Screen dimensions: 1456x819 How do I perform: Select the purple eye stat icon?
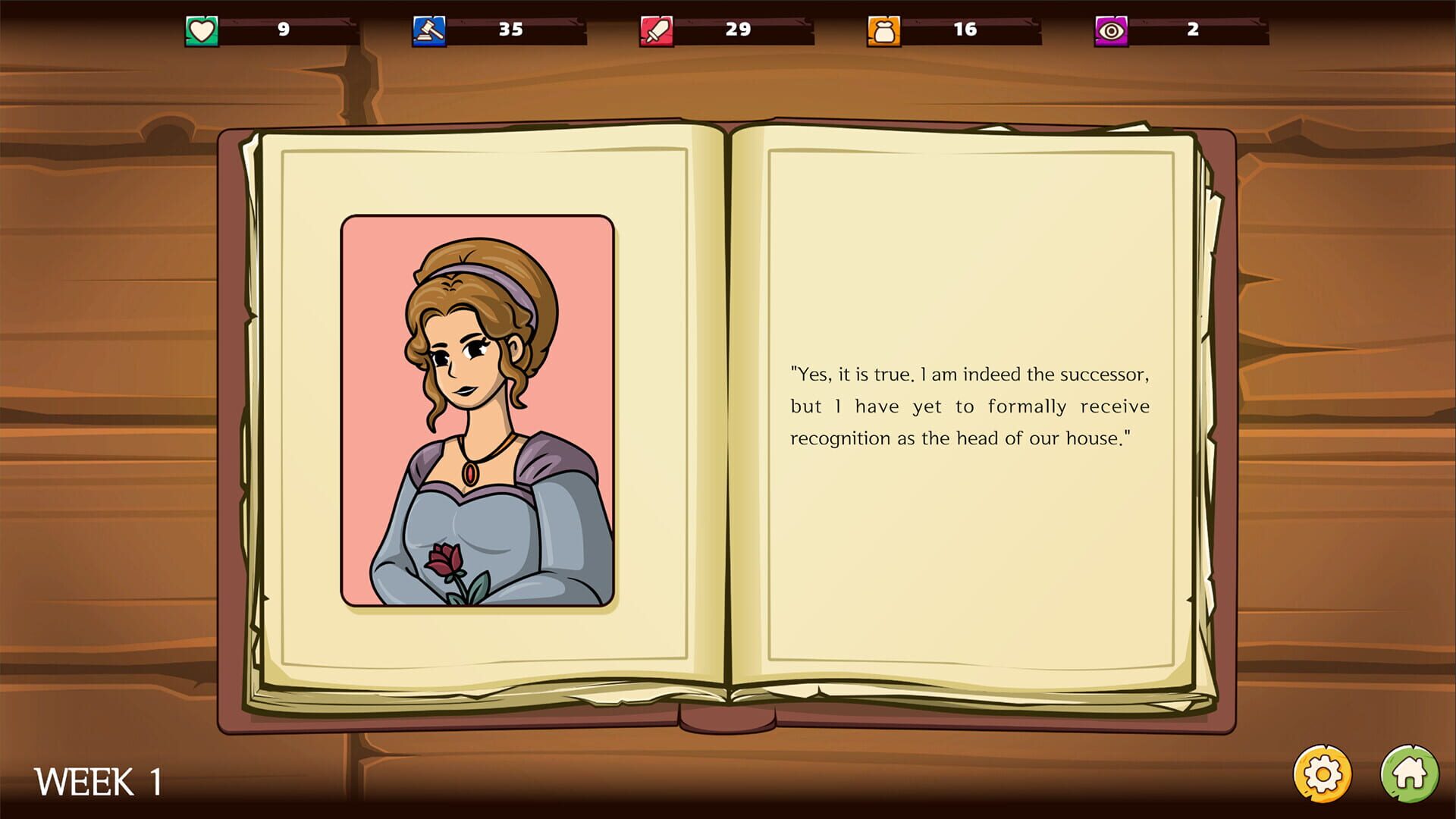coord(1112,30)
